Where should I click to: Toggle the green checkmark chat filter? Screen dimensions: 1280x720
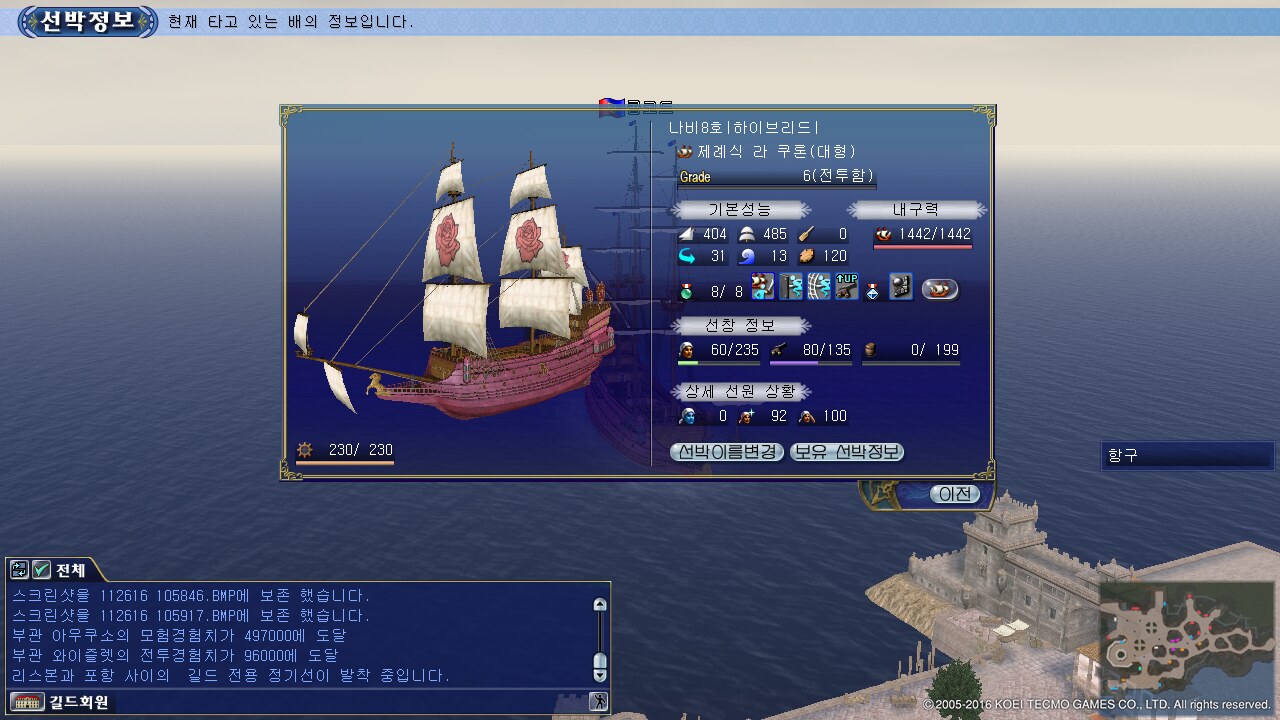[42, 570]
